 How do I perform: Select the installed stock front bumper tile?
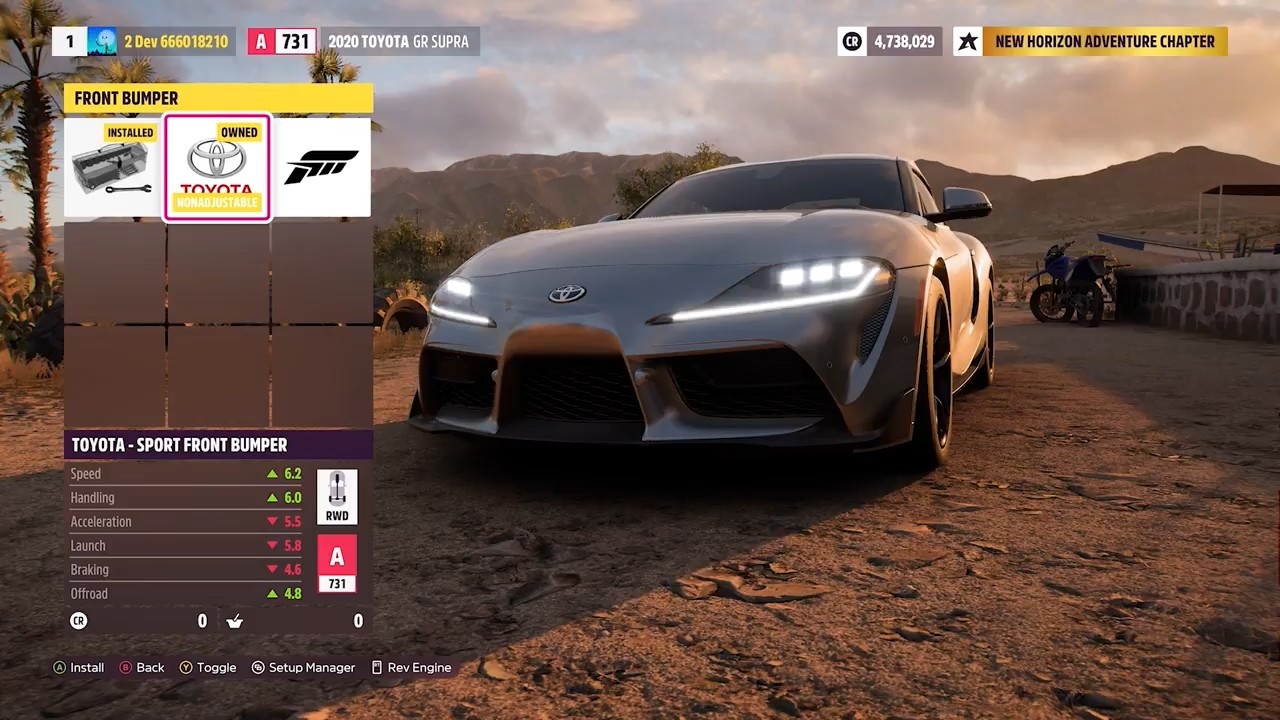click(114, 168)
